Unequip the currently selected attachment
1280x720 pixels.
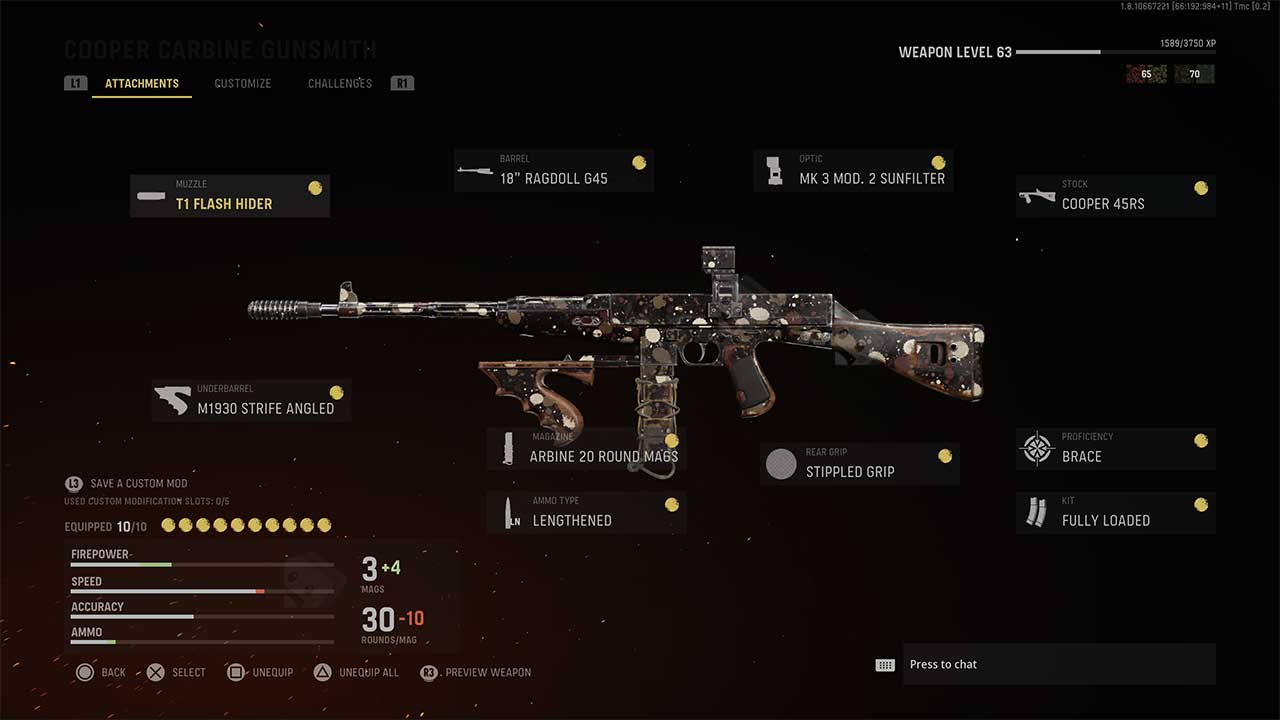pos(260,672)
